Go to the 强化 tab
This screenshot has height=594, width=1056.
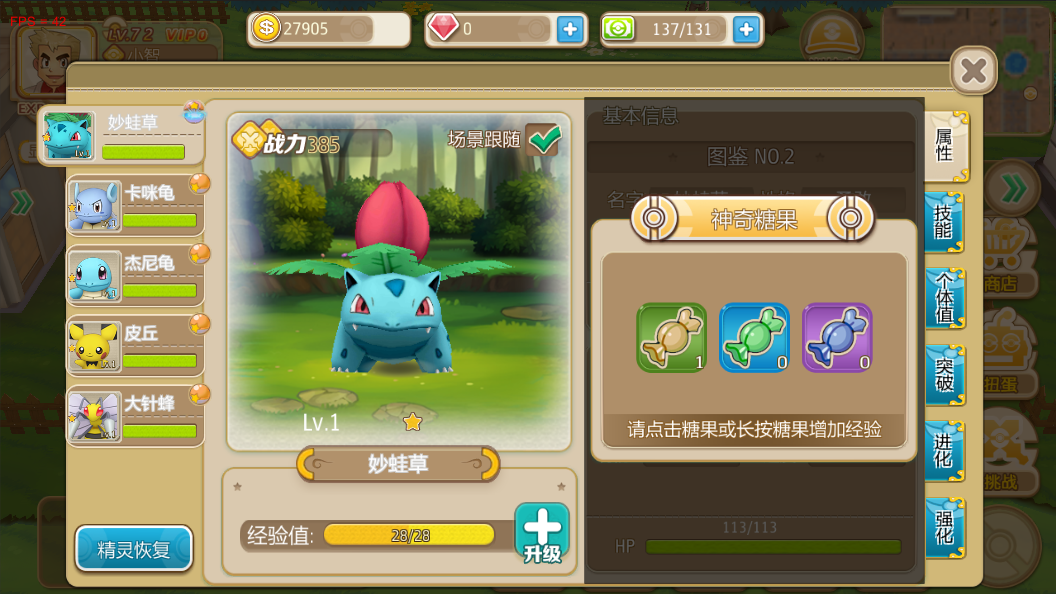(x=944, y=528)
